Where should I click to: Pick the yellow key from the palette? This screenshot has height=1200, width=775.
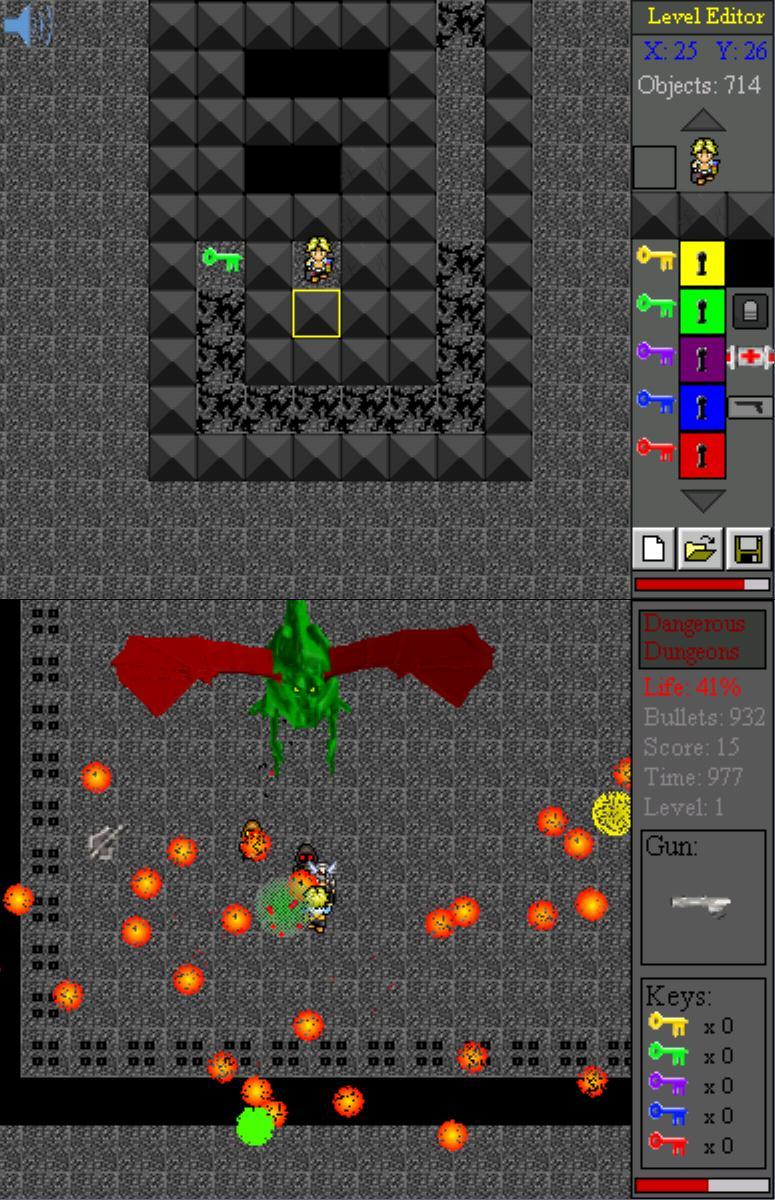pyautogui.click(x=655, y=259)
